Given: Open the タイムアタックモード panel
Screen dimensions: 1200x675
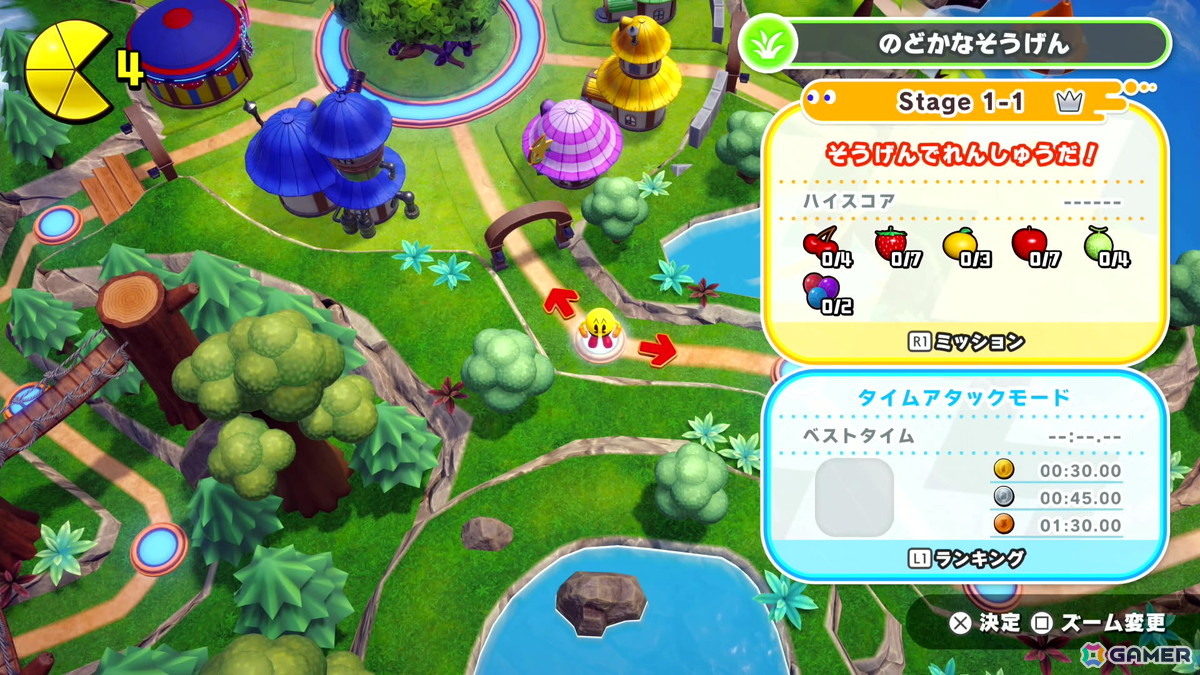Looking at the screenshot, I should pos(963,397).
